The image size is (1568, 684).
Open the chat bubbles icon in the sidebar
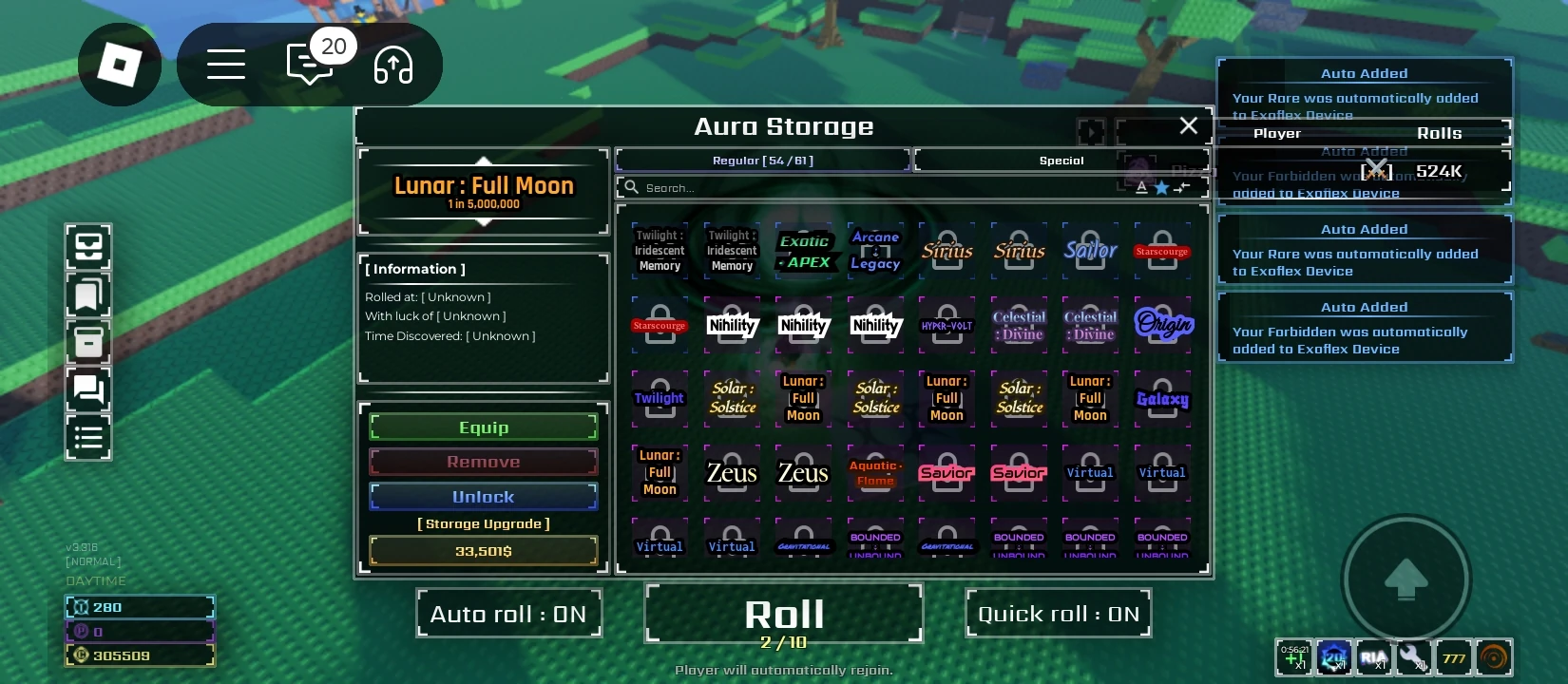pyautogui.click(x=88, y=391)
